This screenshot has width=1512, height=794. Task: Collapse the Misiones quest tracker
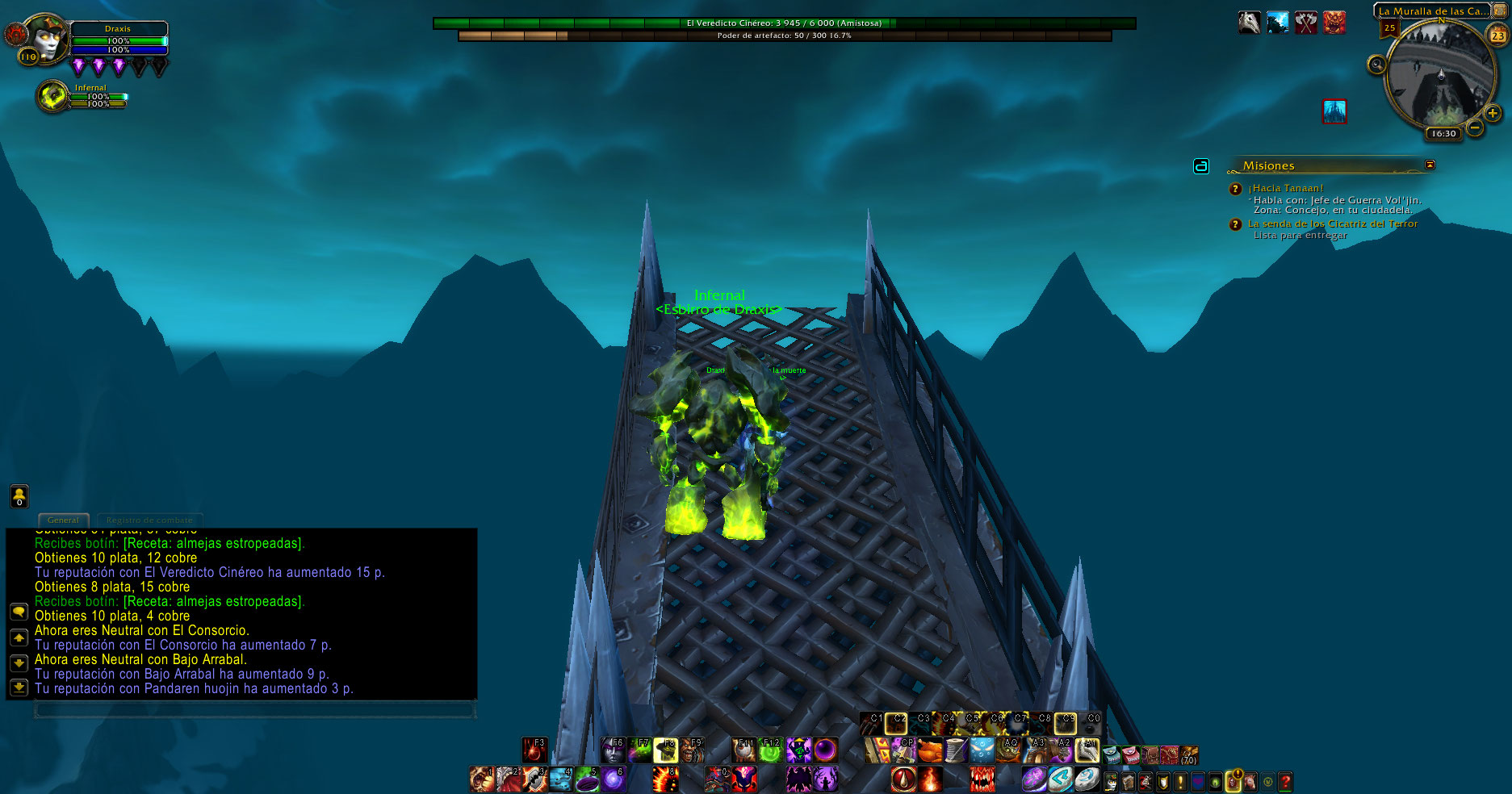pyautogui.click(x=1430, y=165)
